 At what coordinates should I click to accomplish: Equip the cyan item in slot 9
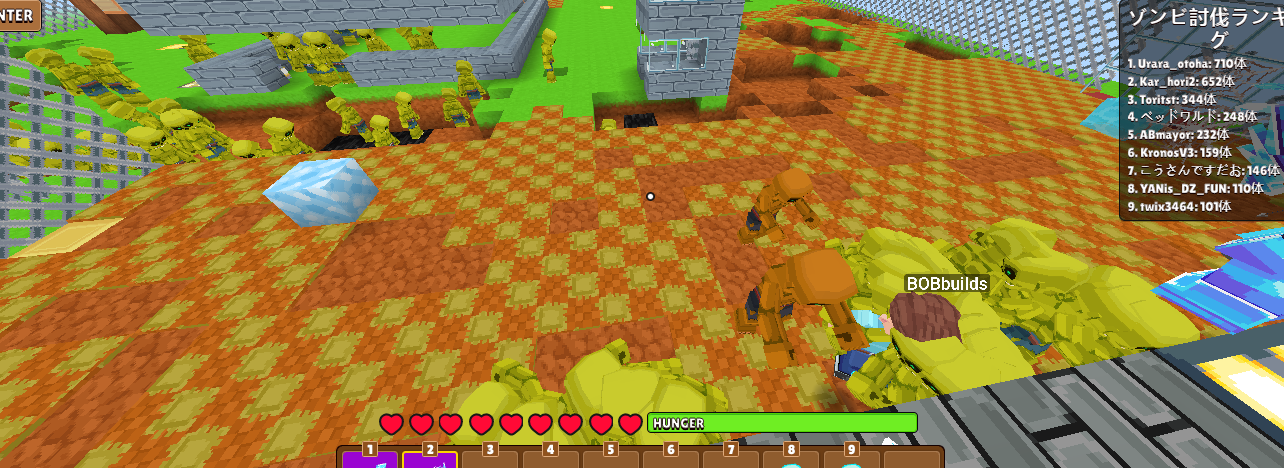pos(851,459)
